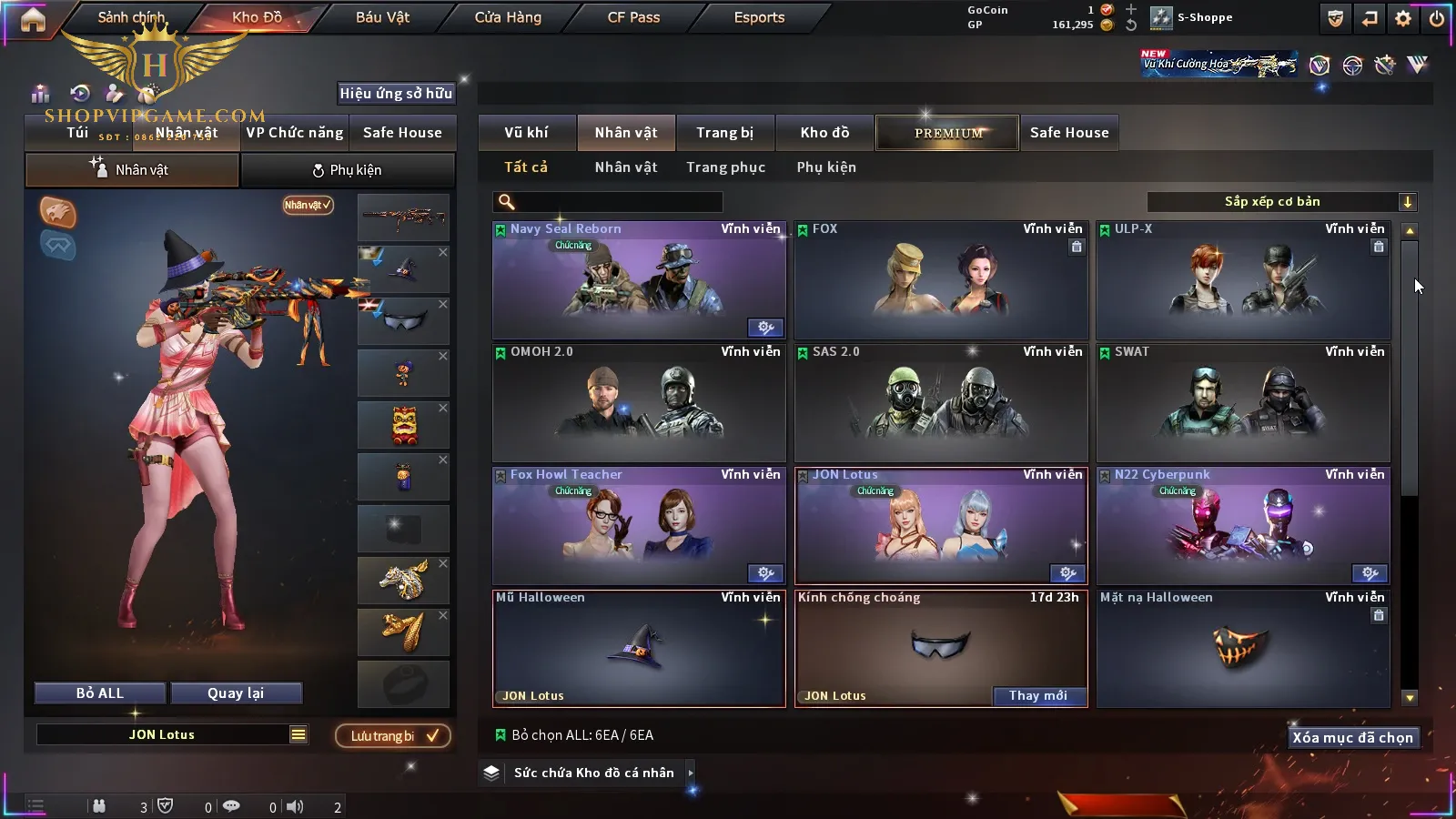Select the Navy Seal Reborn character
This screenshot has width=1456, height=819.
(638, 280)
